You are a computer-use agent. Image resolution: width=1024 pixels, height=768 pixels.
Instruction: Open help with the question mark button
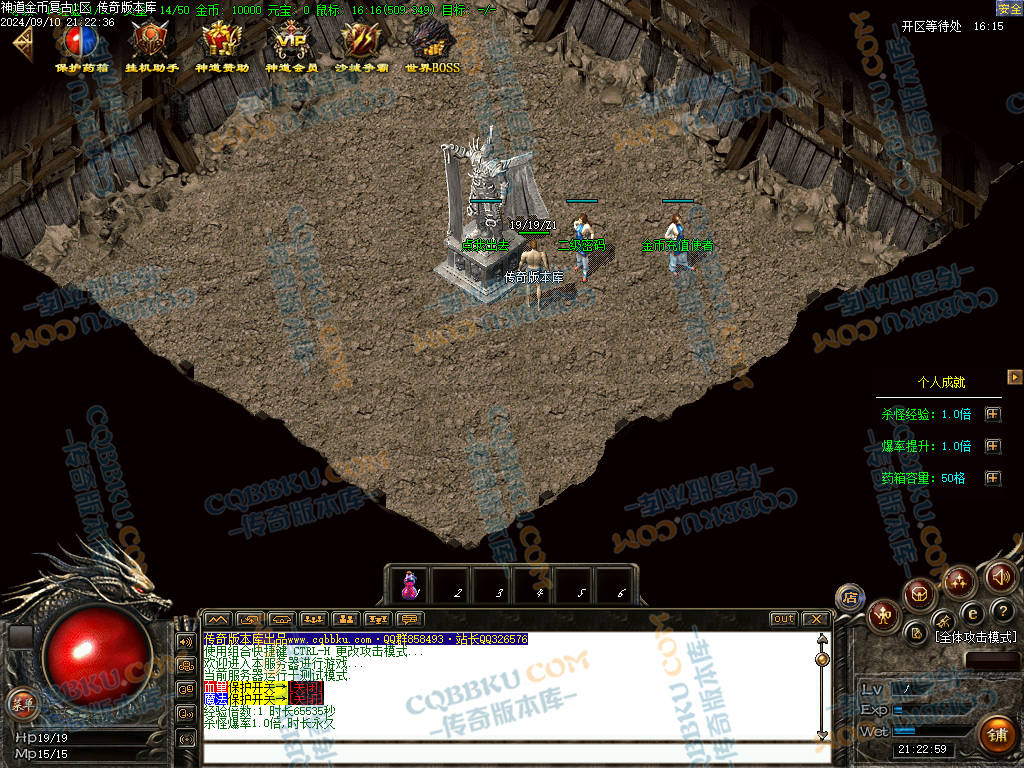click(1004, 611)
